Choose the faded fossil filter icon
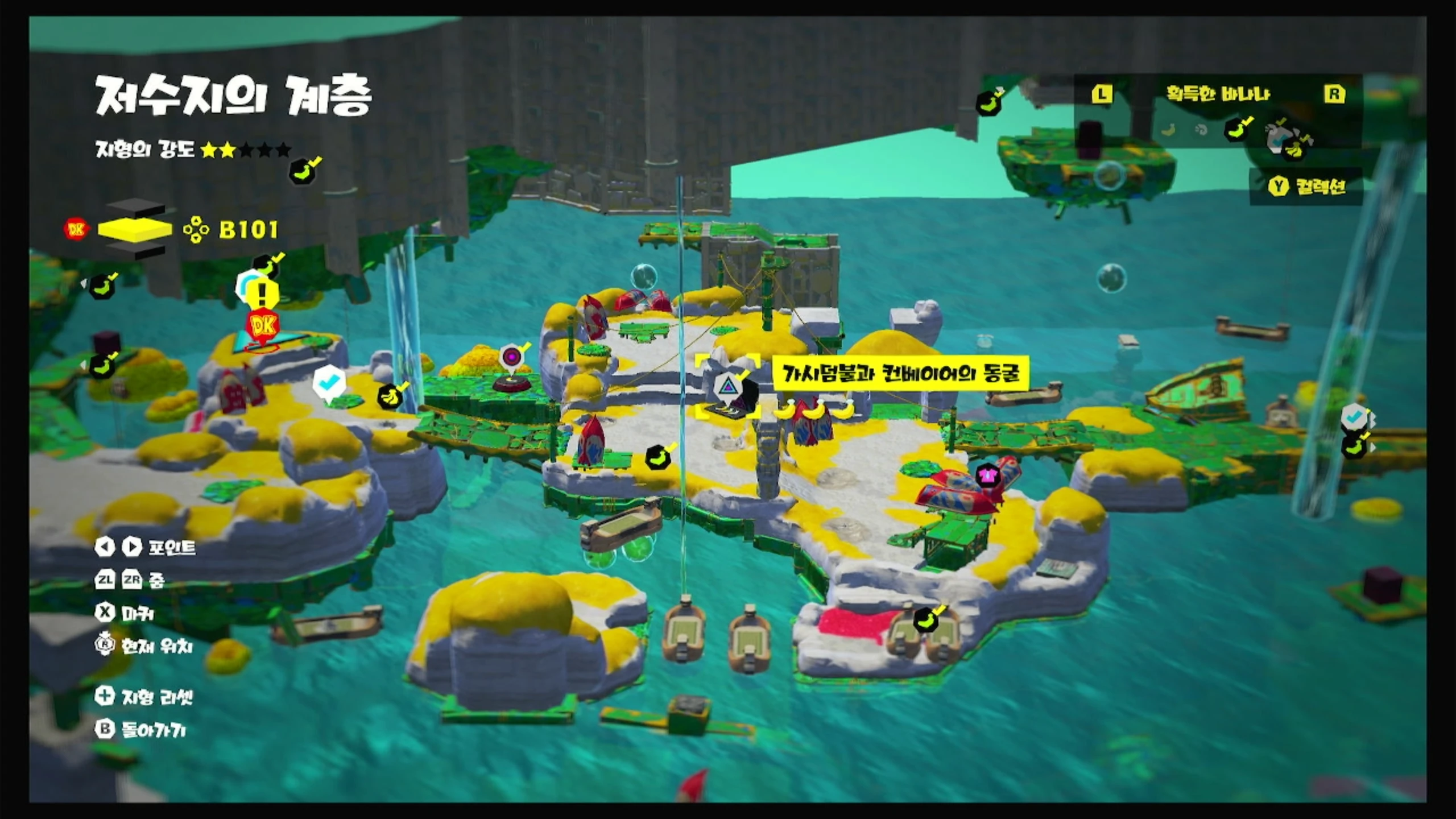1456x819 pixels. click(1201, 130)
